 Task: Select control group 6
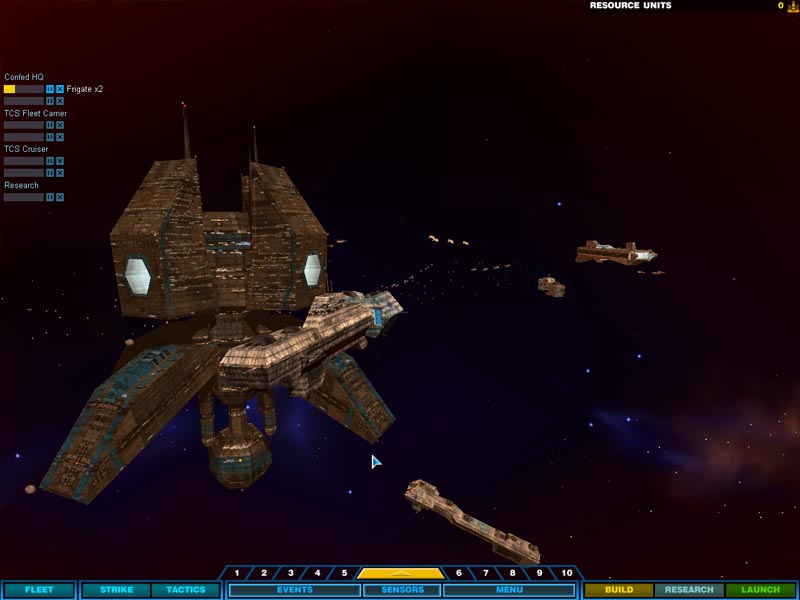pyautogui.click(x=459, y=573)
